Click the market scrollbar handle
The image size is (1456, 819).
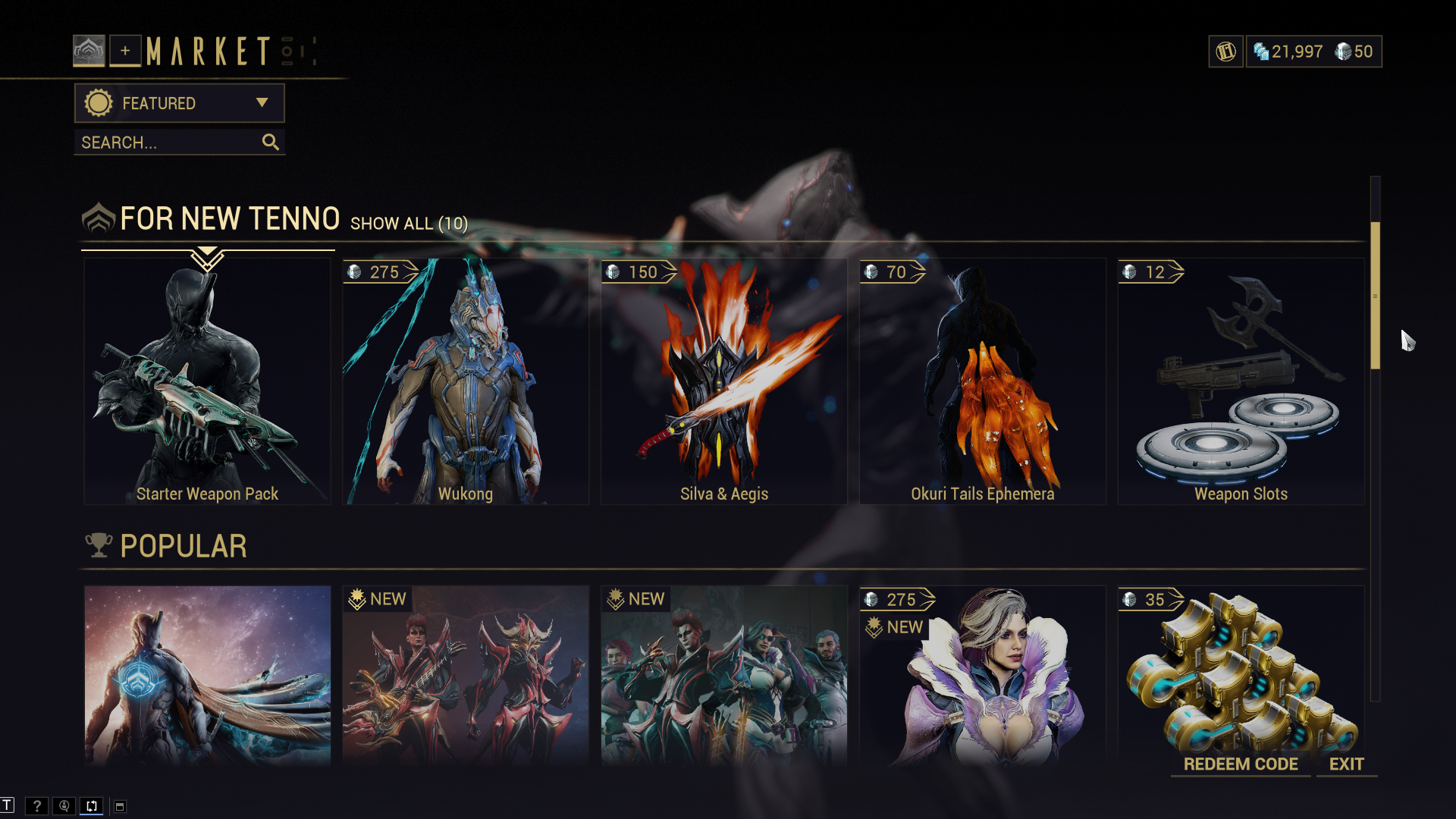pos(1375,296)
